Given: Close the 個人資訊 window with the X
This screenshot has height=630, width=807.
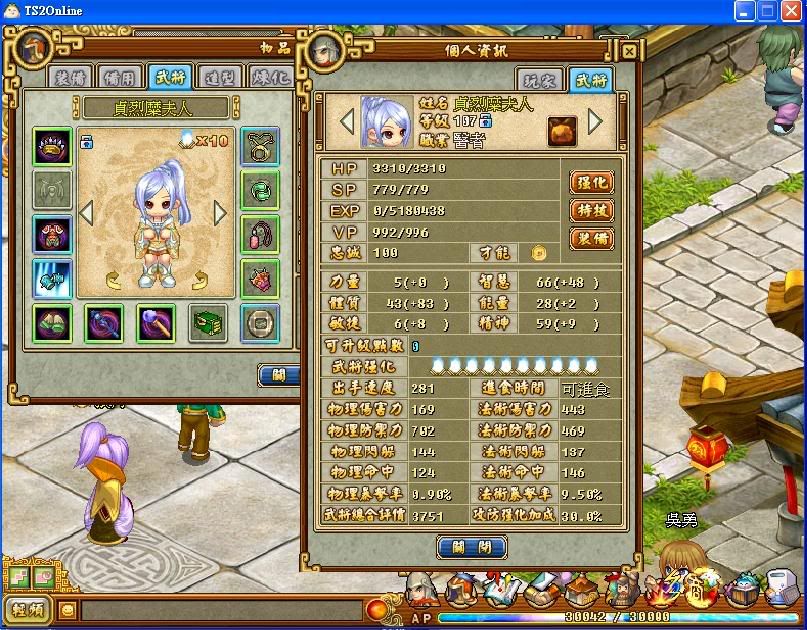Looking at the screenshot, I should point(629,51).
